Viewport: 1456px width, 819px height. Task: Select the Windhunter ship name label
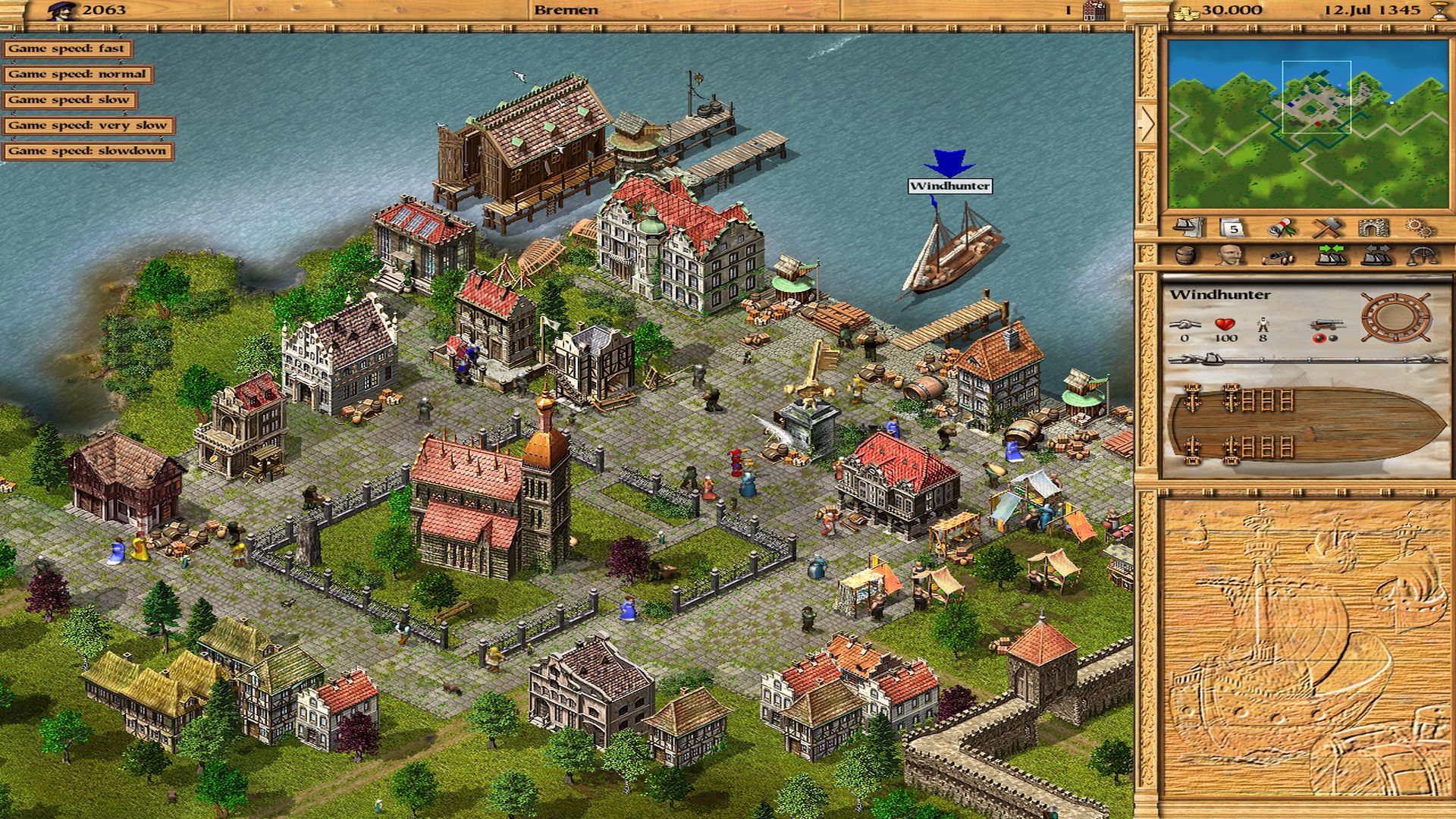tap(950, 184)
